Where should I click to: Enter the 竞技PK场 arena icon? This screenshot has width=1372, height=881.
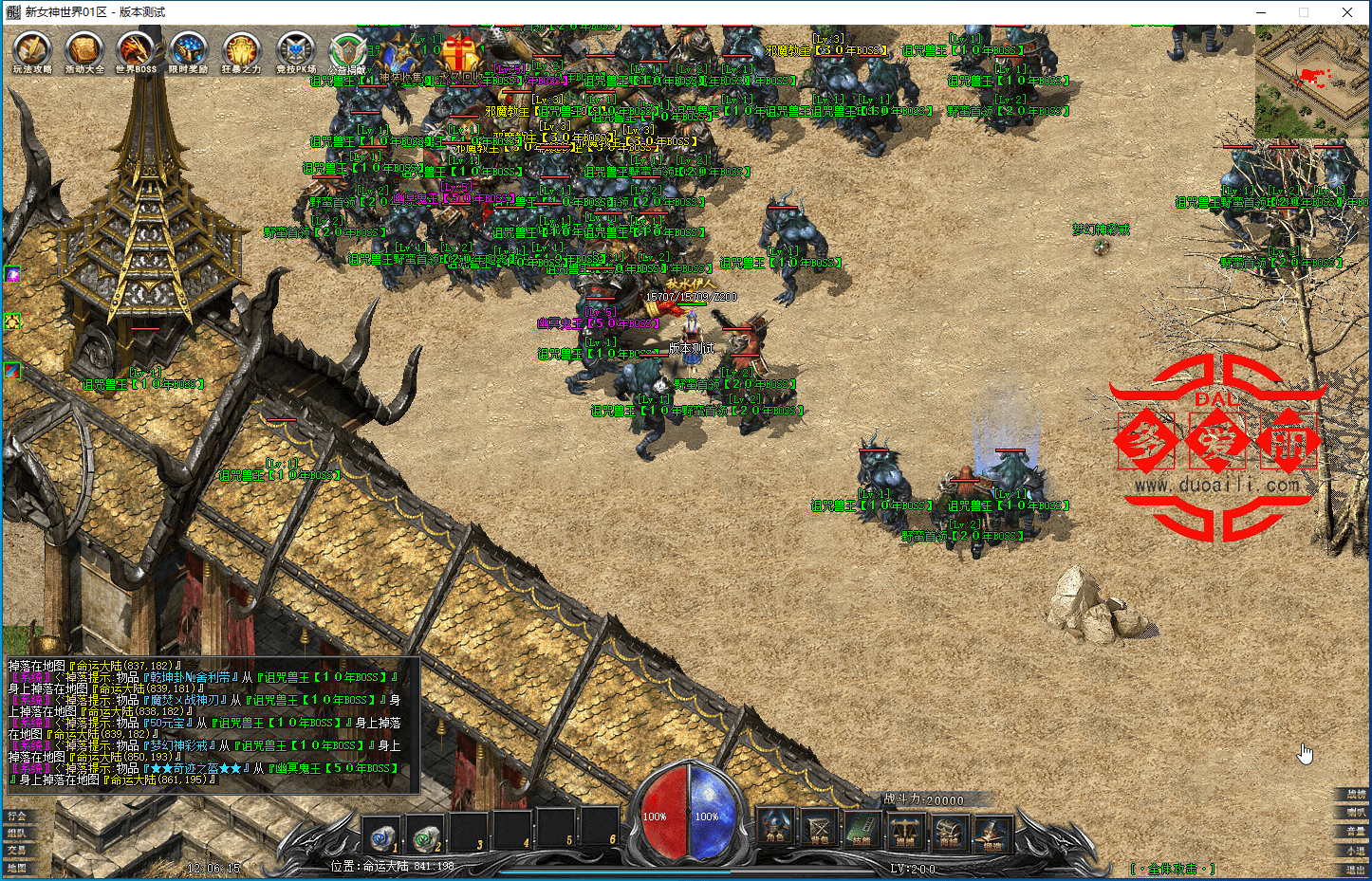click(295, 51)
